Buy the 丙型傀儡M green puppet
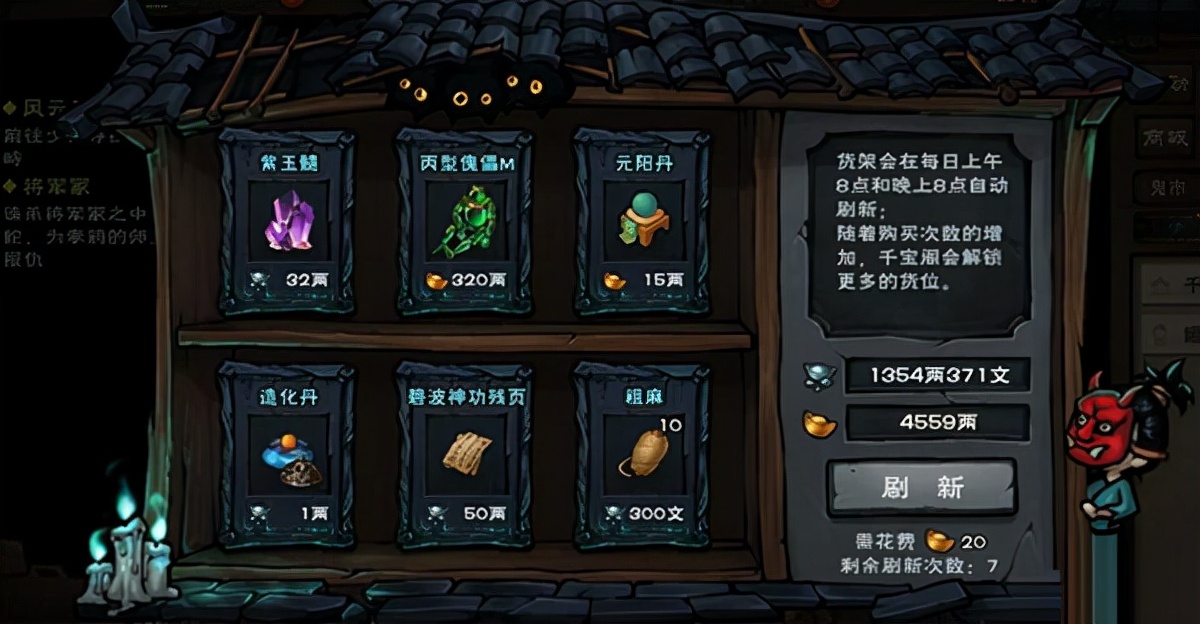Viewport: 1200px width, 624px height. click(x=465, y=222)
